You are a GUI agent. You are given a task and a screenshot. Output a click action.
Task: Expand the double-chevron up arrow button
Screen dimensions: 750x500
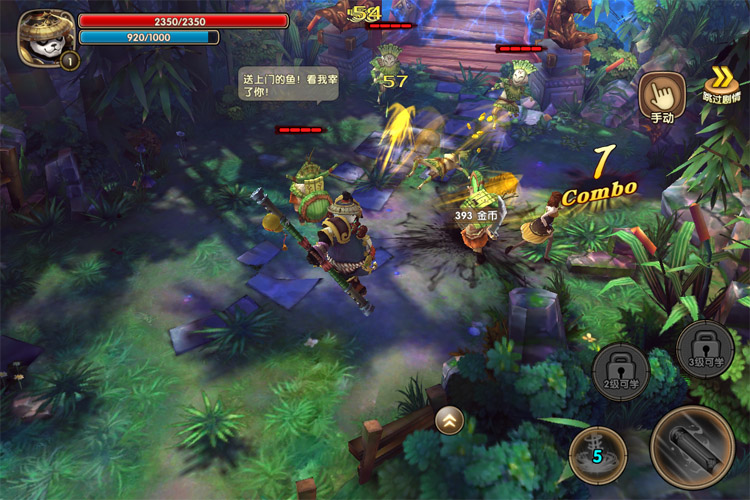click(x=449, y=422)
